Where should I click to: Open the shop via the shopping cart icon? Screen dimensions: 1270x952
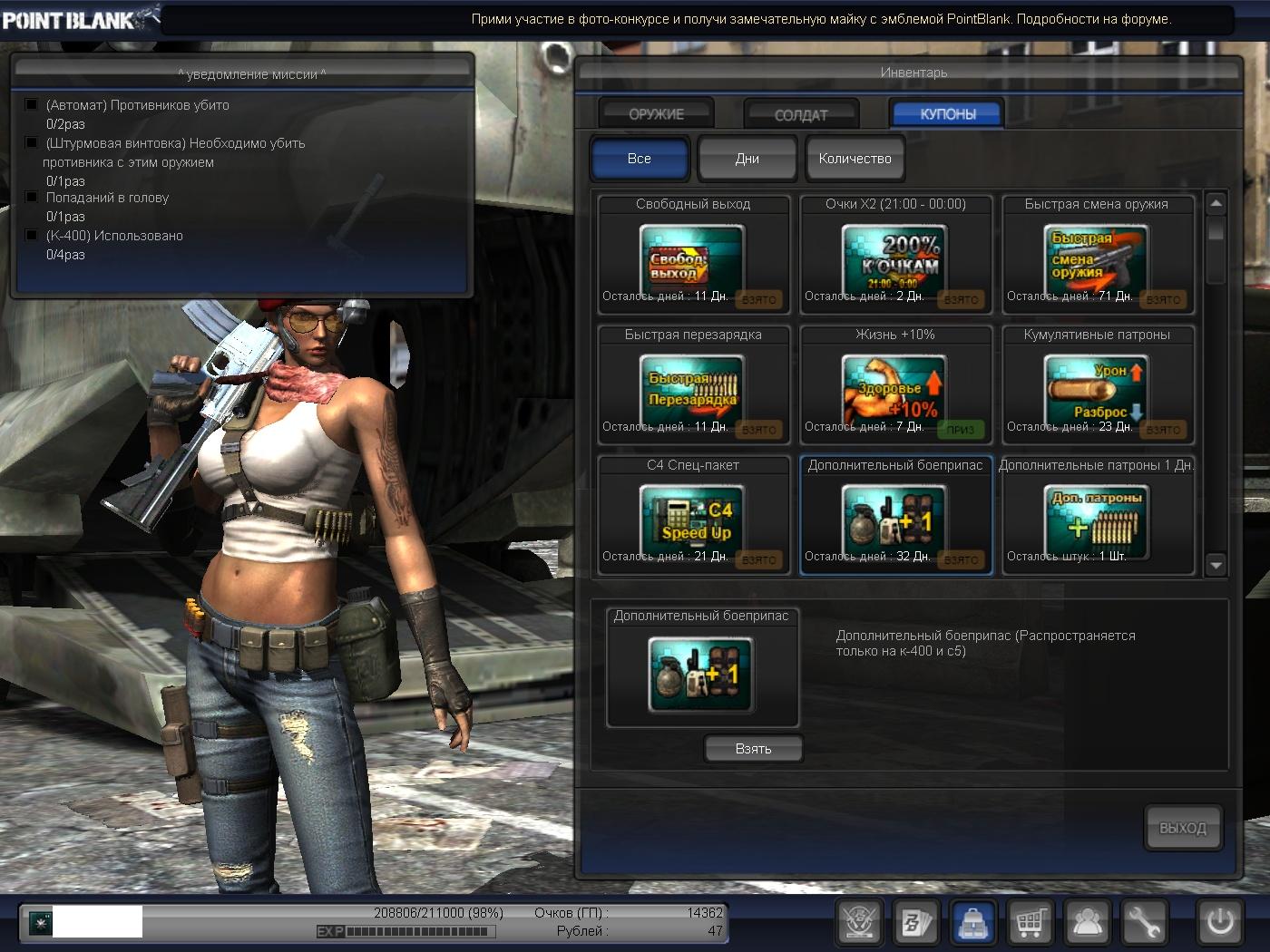tap(1030, 923)
